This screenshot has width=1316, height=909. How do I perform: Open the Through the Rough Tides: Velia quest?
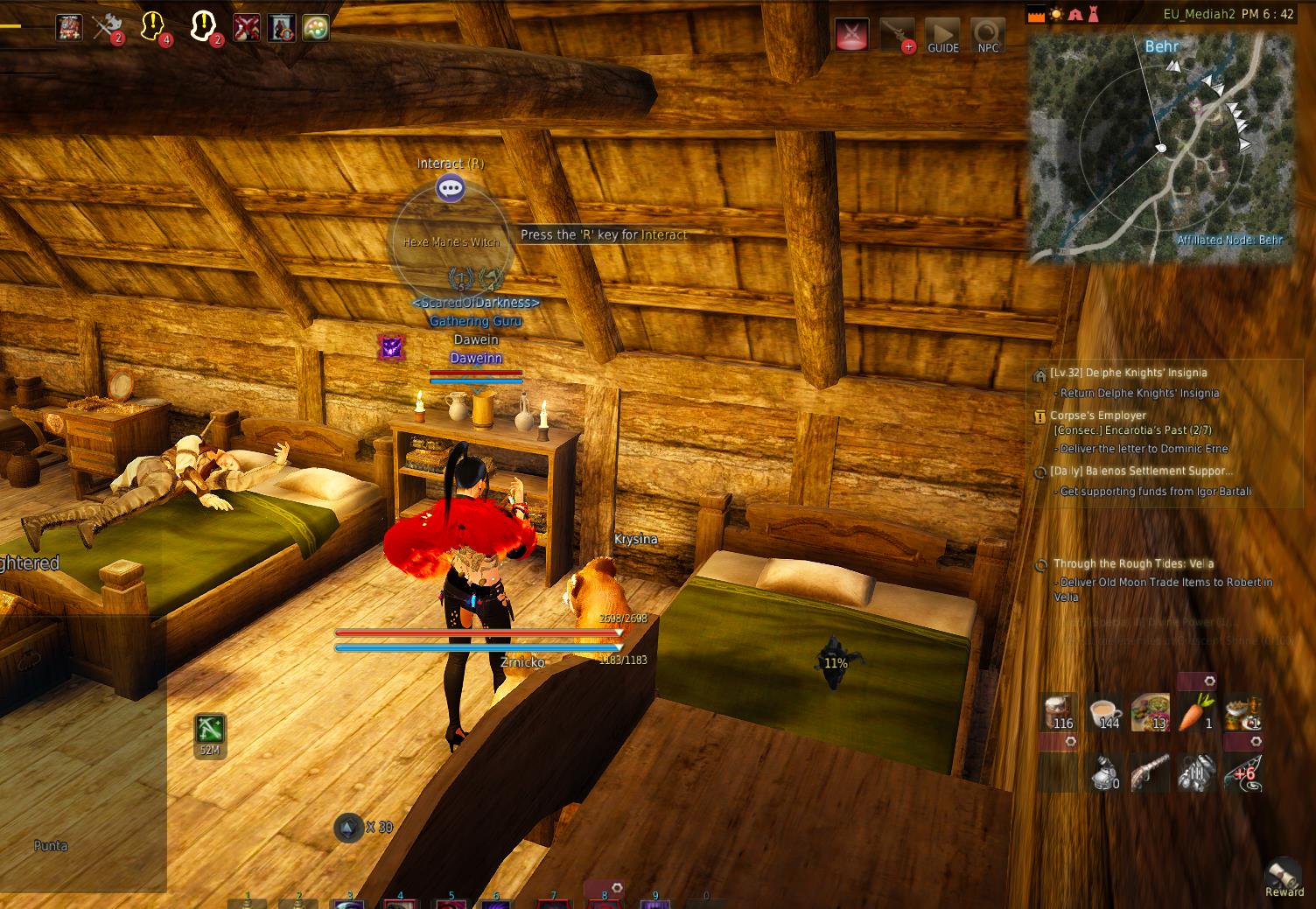pos(1133,564)
